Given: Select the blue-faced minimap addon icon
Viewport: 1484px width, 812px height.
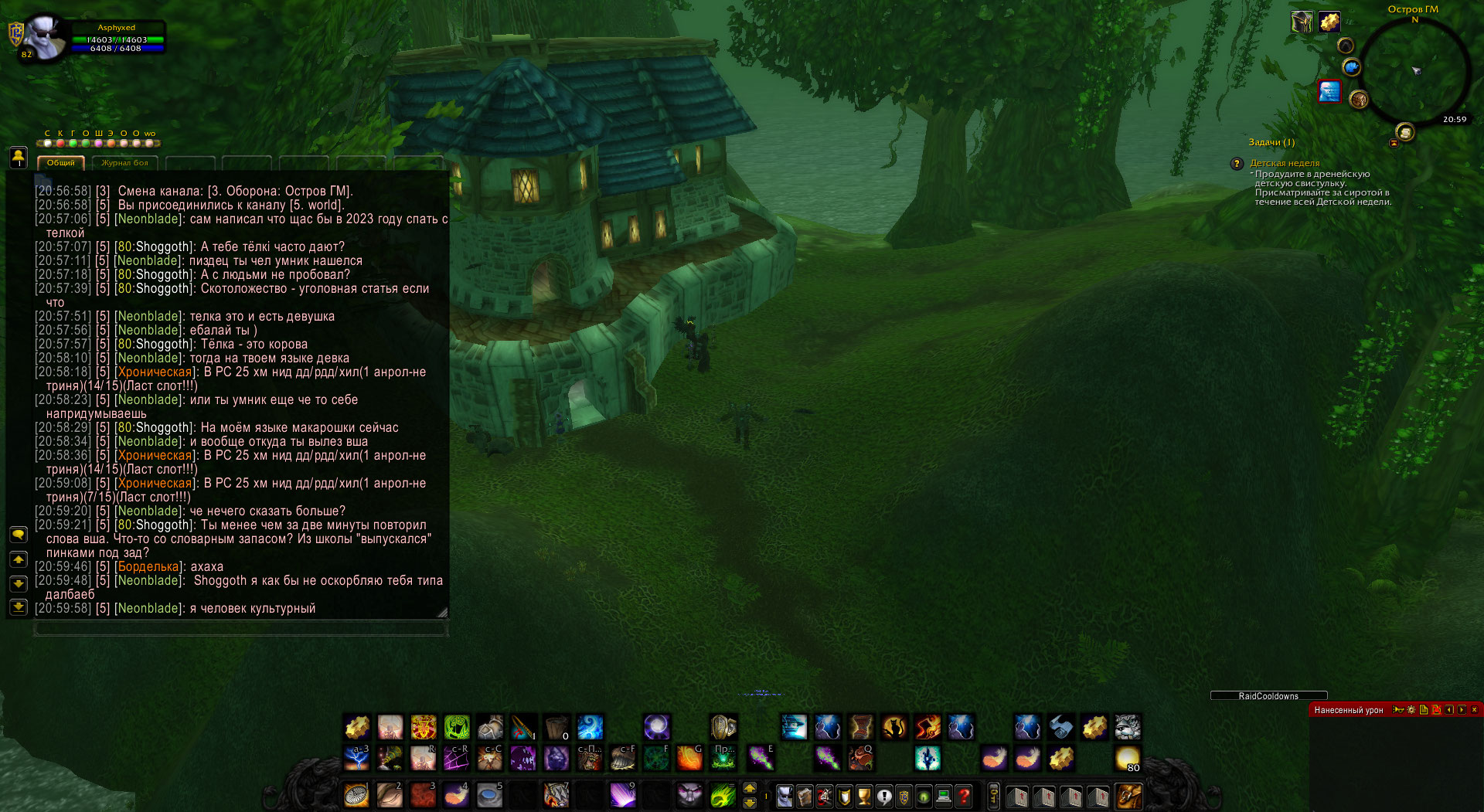Looking at the screenshot, I should pos(1329,91).
